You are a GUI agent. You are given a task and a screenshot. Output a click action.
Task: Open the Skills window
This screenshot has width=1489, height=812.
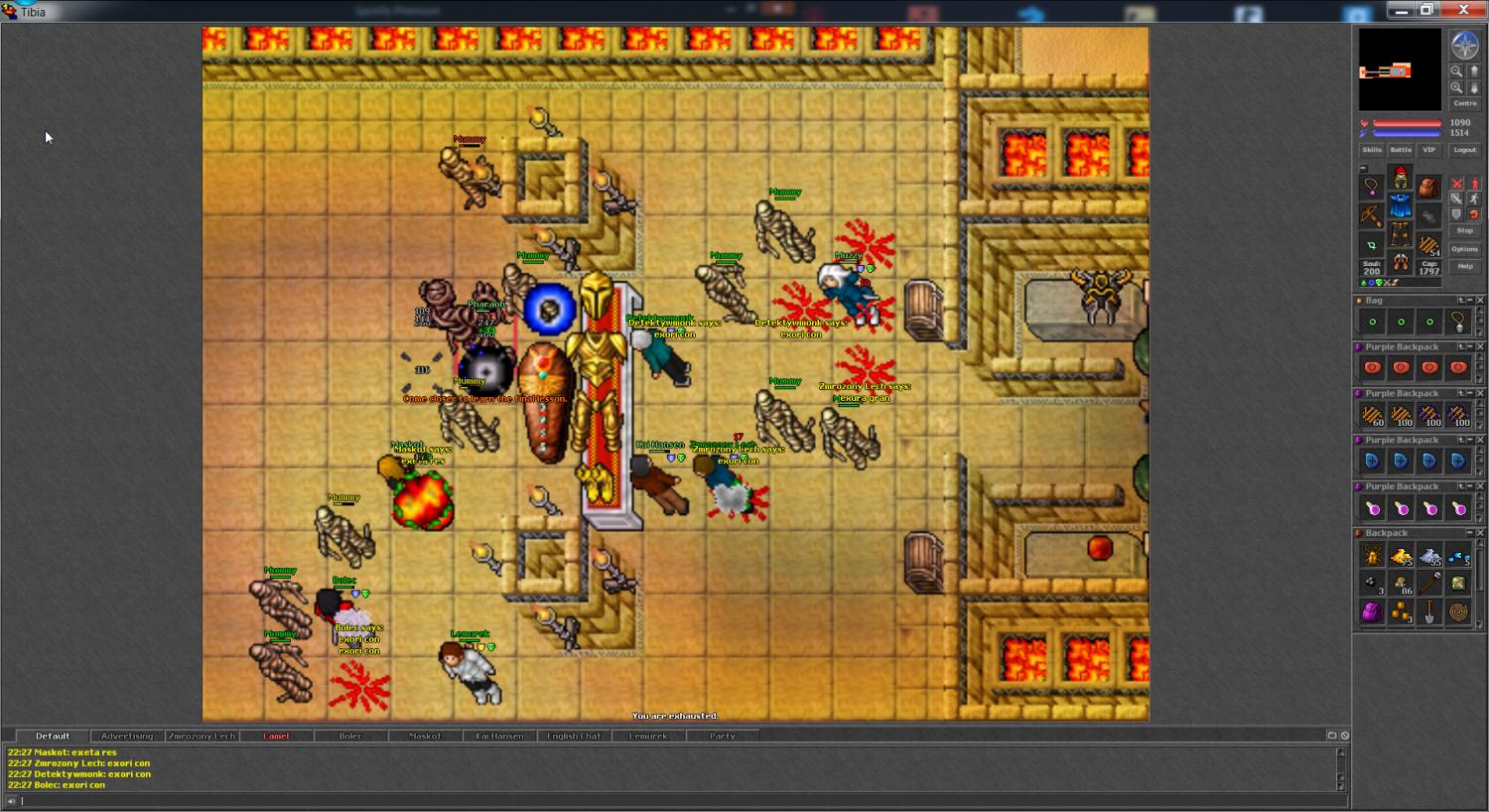point(1372,150)
